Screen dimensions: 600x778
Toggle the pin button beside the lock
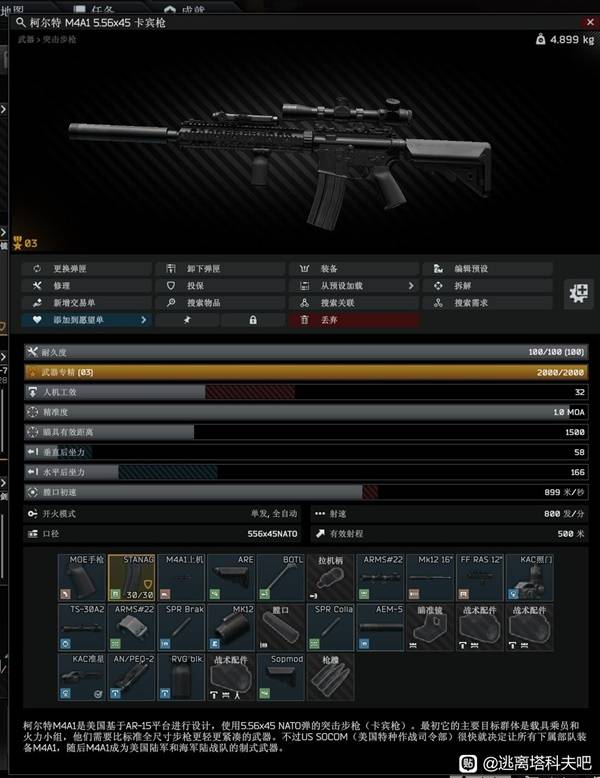pos(186,320)
